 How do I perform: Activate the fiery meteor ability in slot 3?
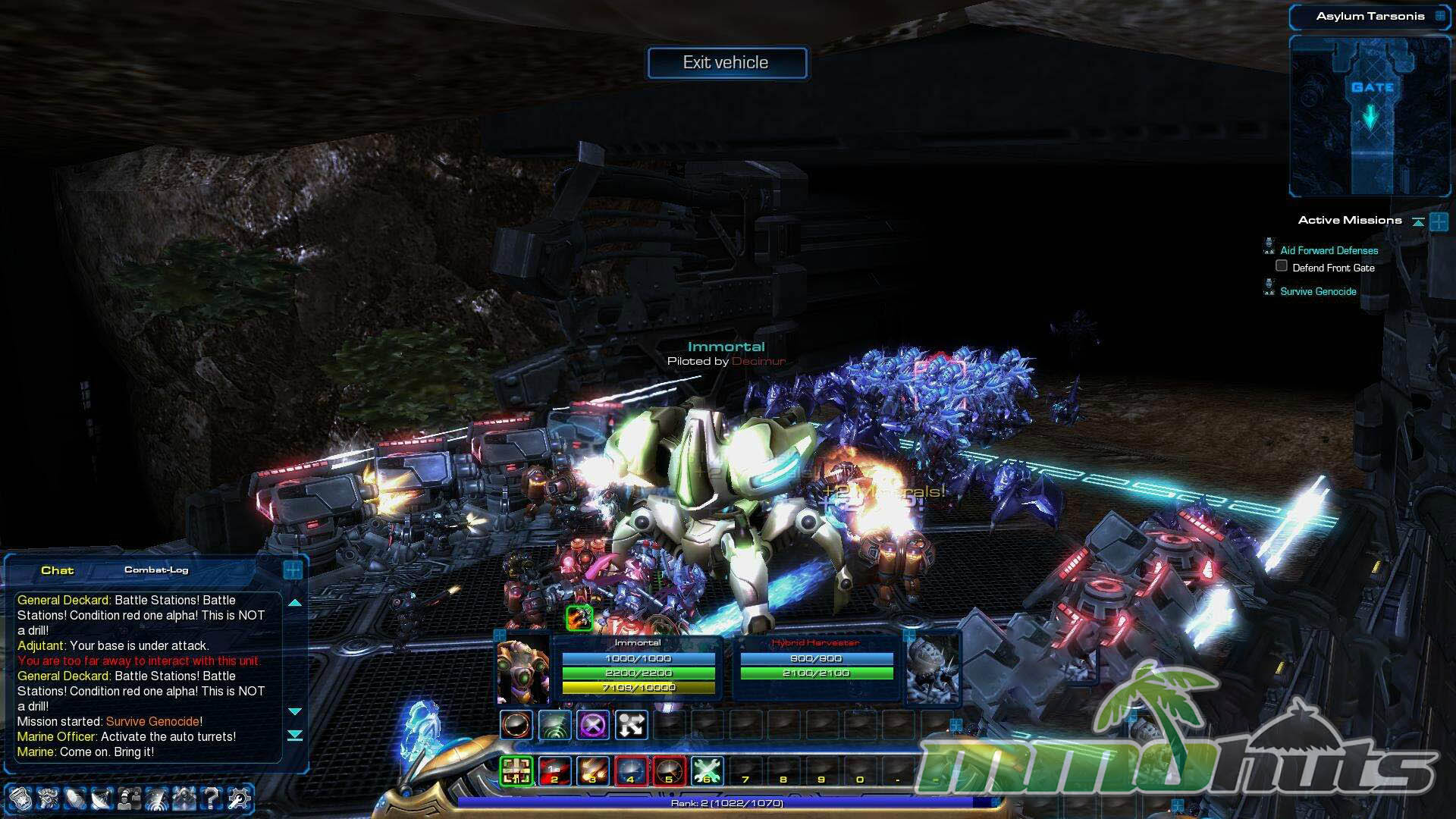click(592, 771)
